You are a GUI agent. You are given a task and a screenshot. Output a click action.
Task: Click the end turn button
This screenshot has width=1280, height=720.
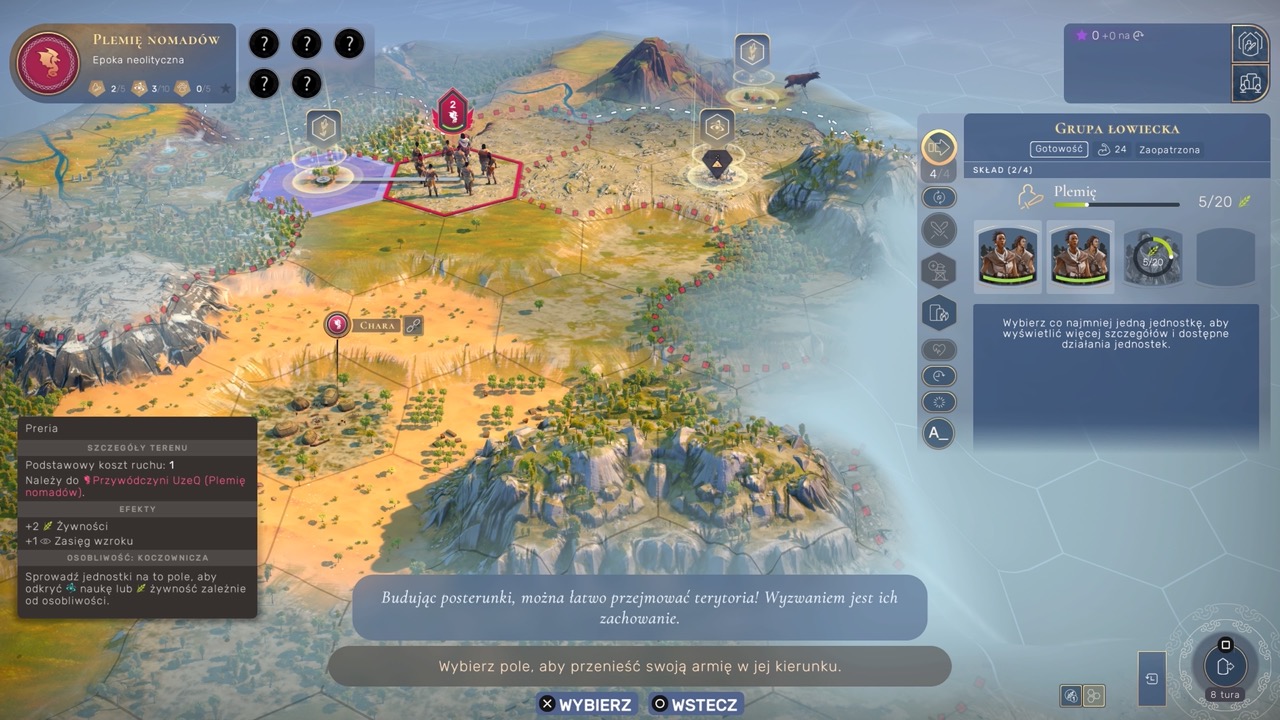(1225, 665)
